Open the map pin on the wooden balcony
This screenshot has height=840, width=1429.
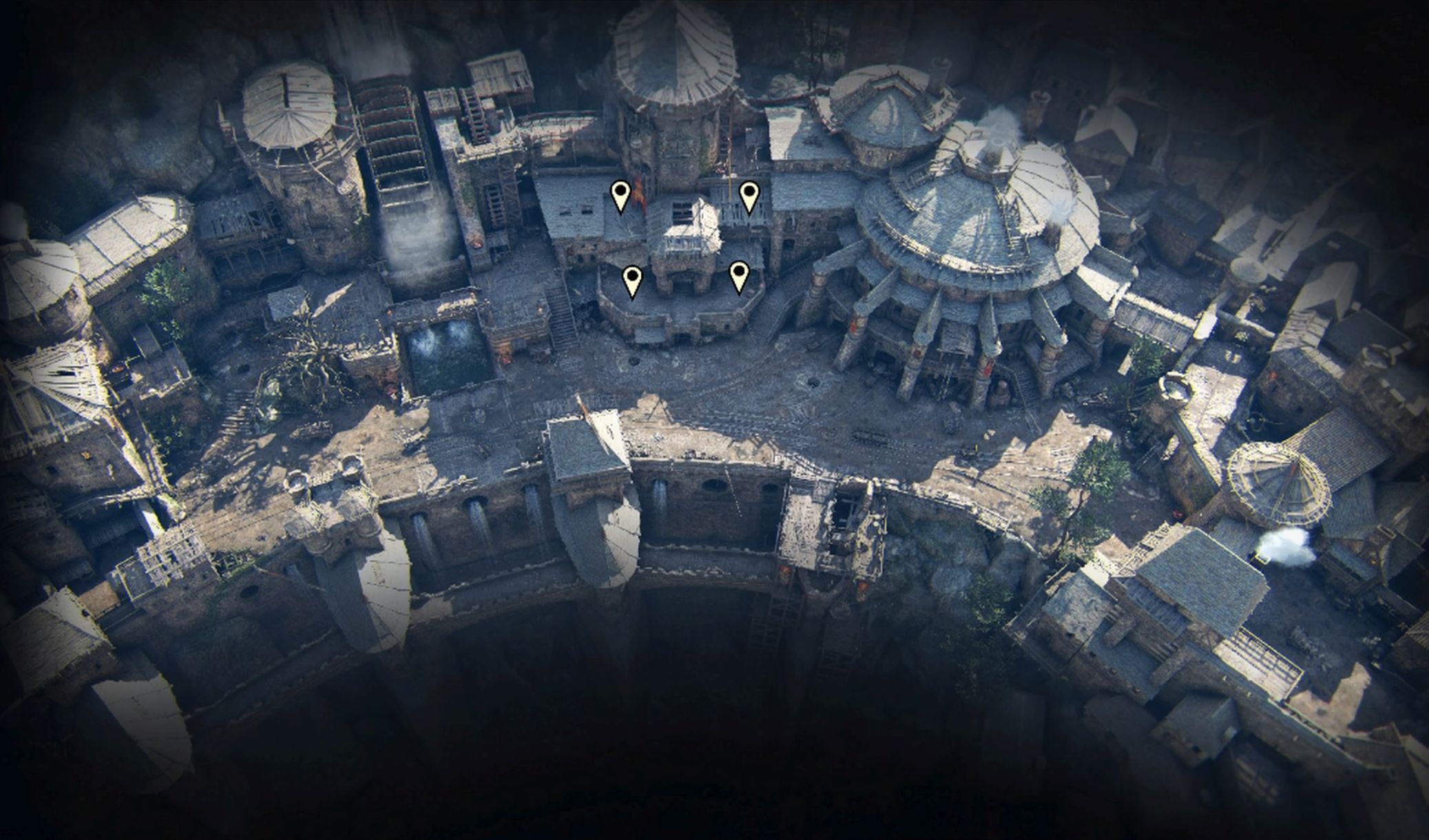tap(749, 195)
